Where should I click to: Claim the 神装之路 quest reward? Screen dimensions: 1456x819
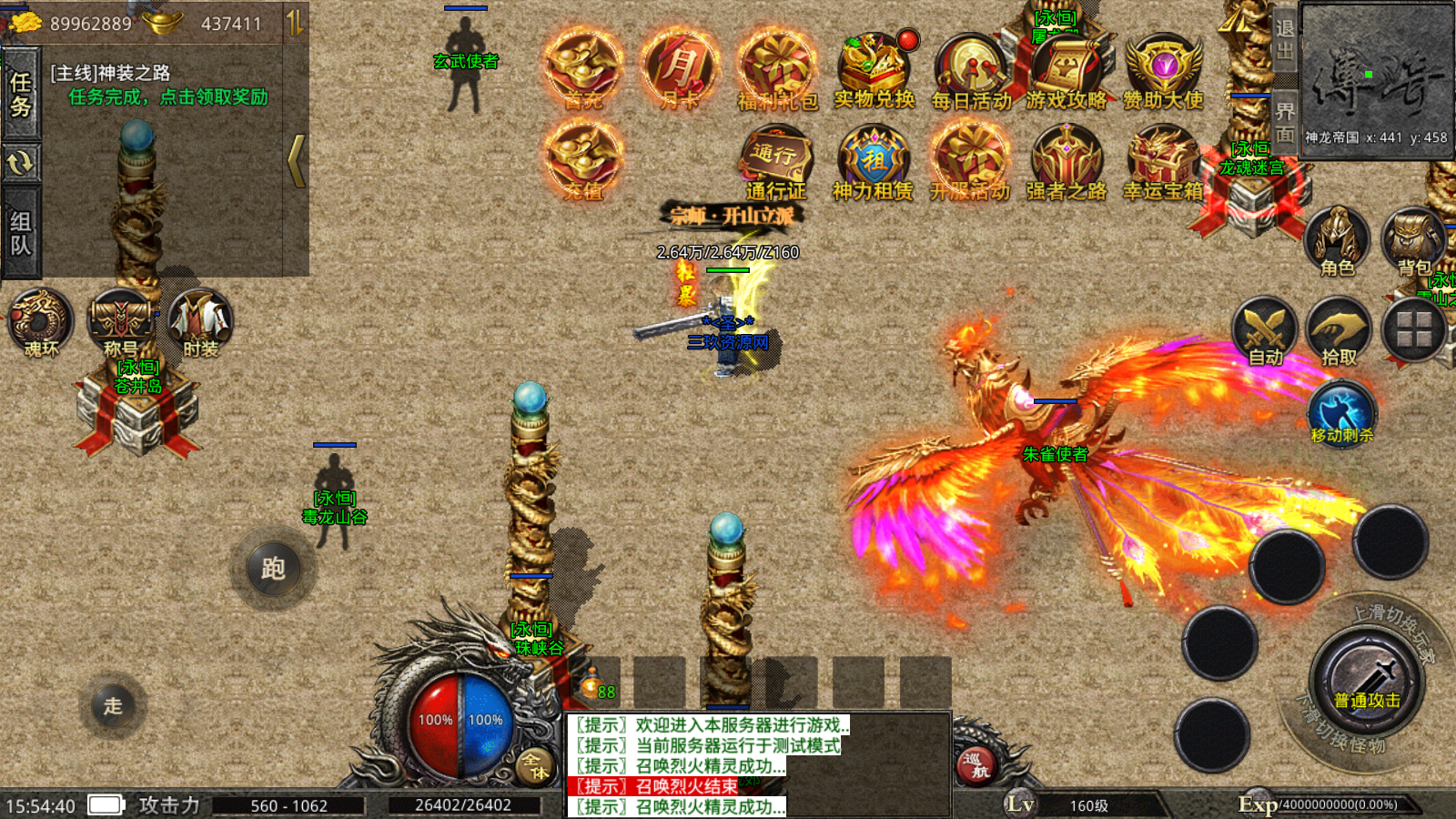tap(168, 96)
